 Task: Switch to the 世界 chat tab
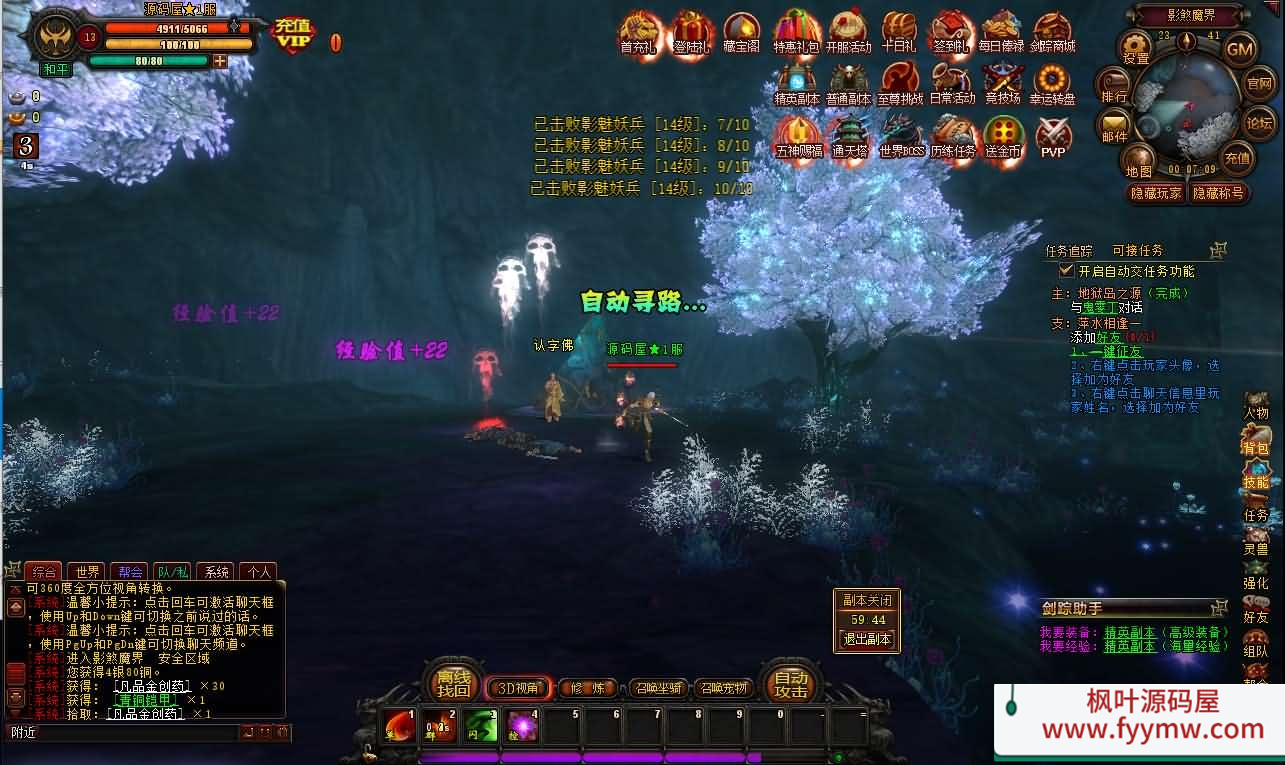point(87,572)
